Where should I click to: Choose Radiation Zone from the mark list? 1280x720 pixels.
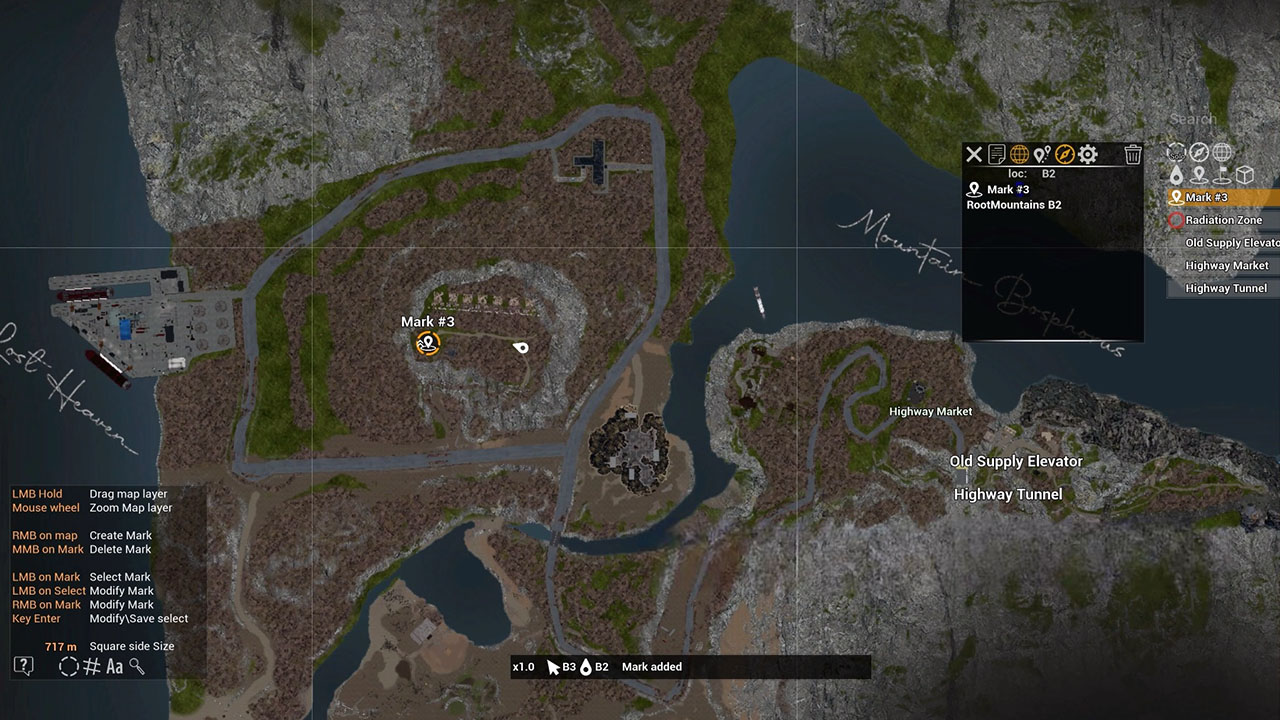click(1223, 220)
